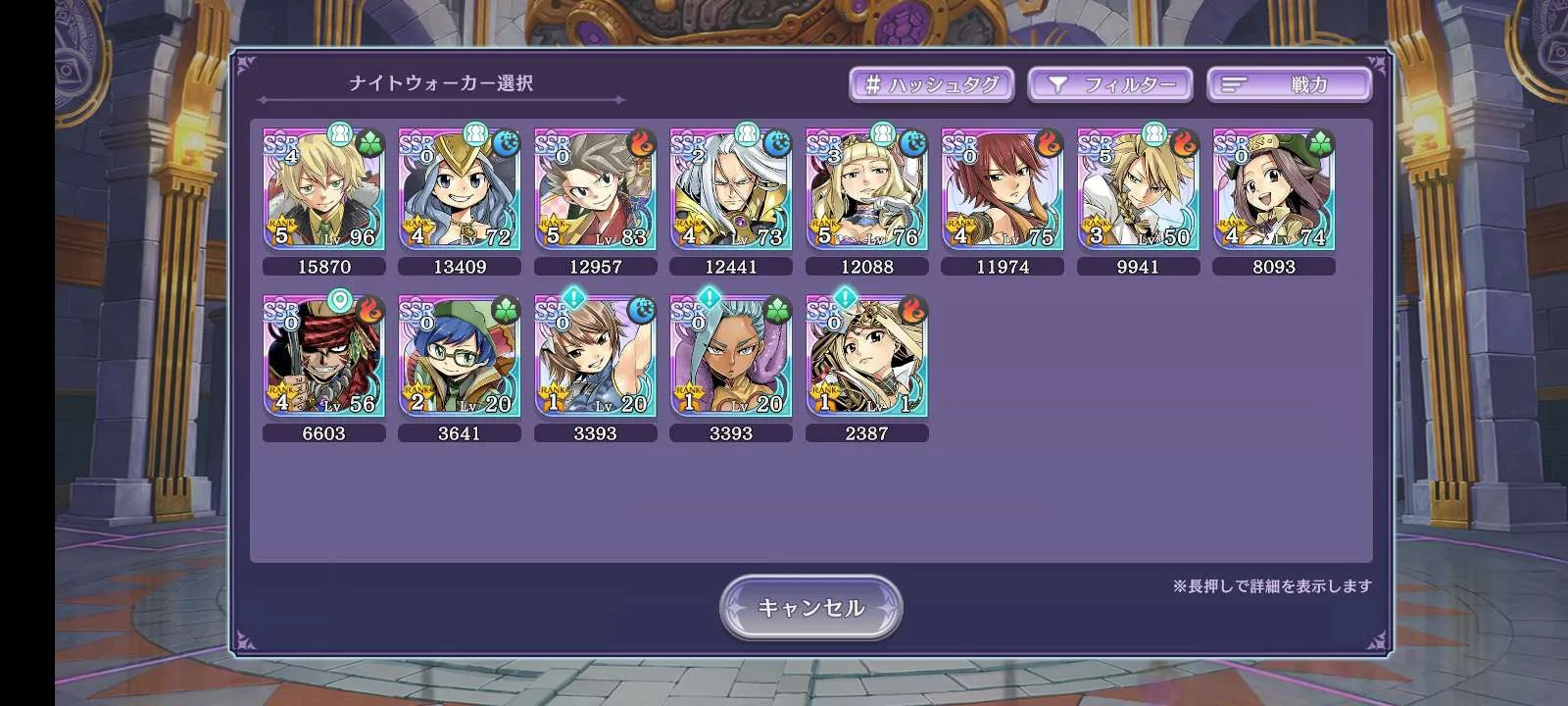Select the blue-haired glasses character, power 3641
This screenshot has height=706, width=1568.
tap(460, 357)
